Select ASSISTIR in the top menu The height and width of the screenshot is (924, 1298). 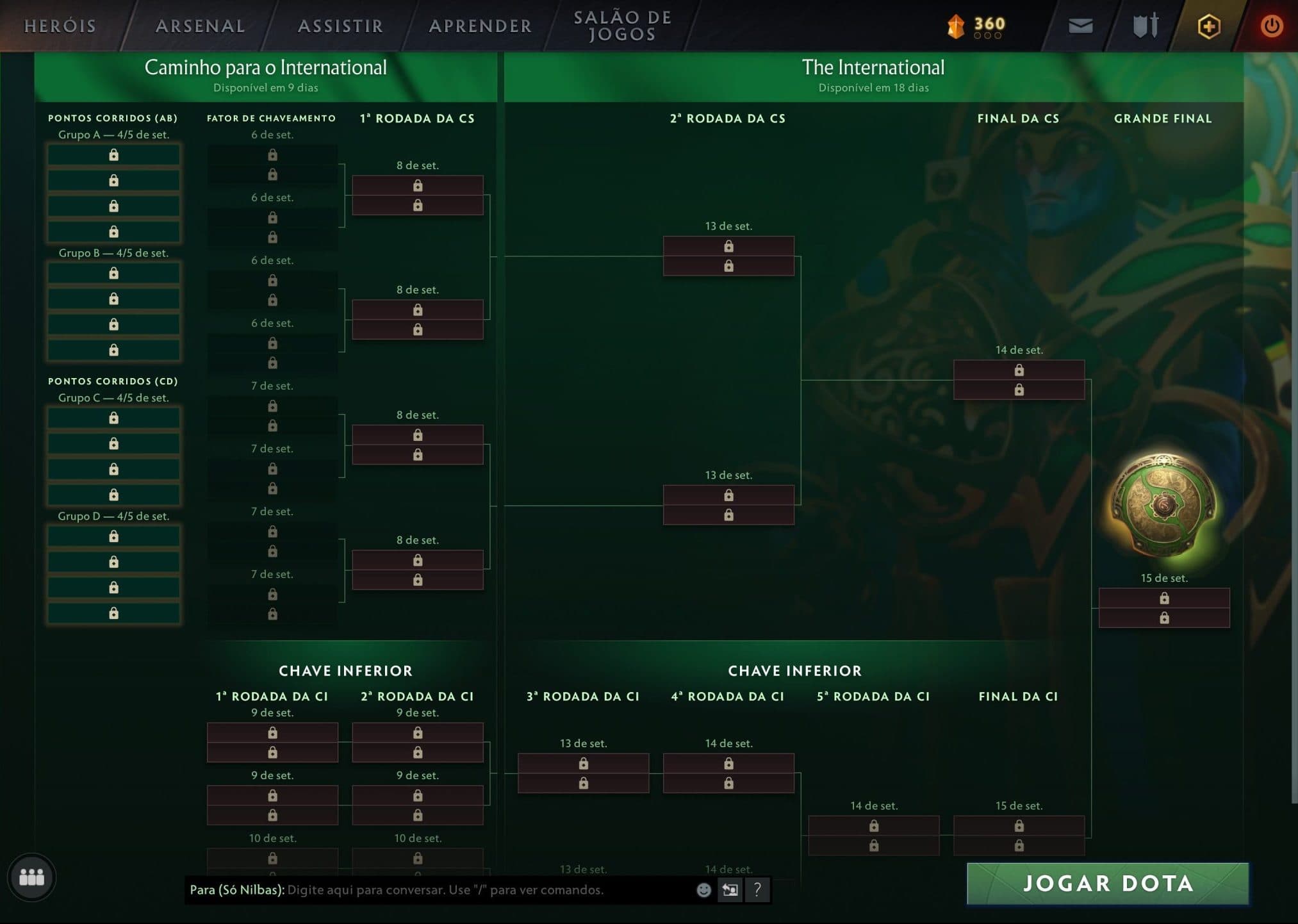pyautogui.click(x=339, y=26)
